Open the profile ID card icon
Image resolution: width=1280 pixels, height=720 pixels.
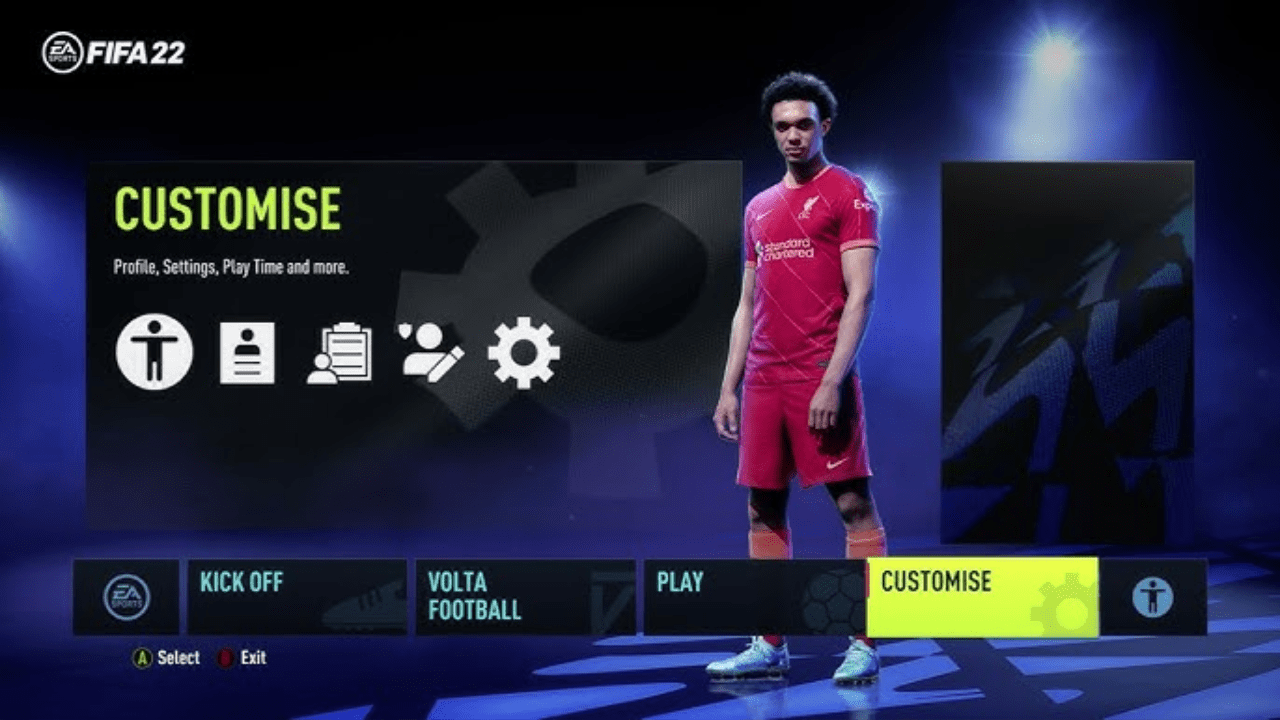coord(247,353)
